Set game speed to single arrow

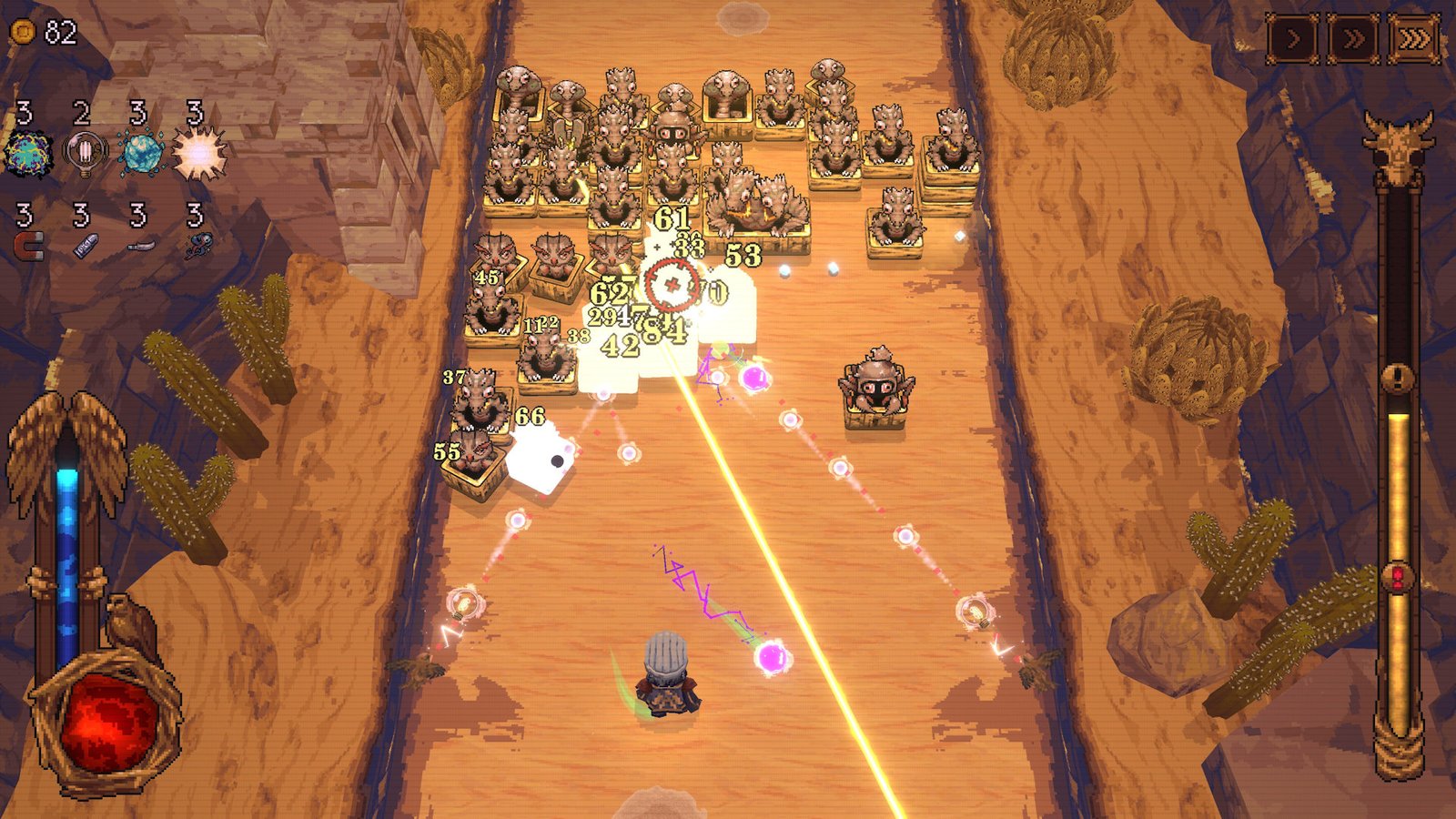[x=1293, y=40]
